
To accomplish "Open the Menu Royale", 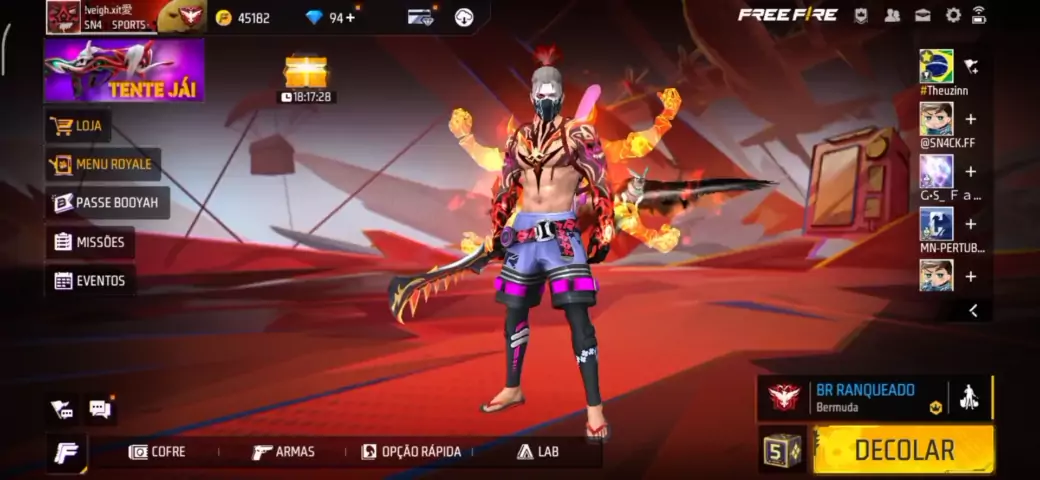I will (x=103, y=164).
